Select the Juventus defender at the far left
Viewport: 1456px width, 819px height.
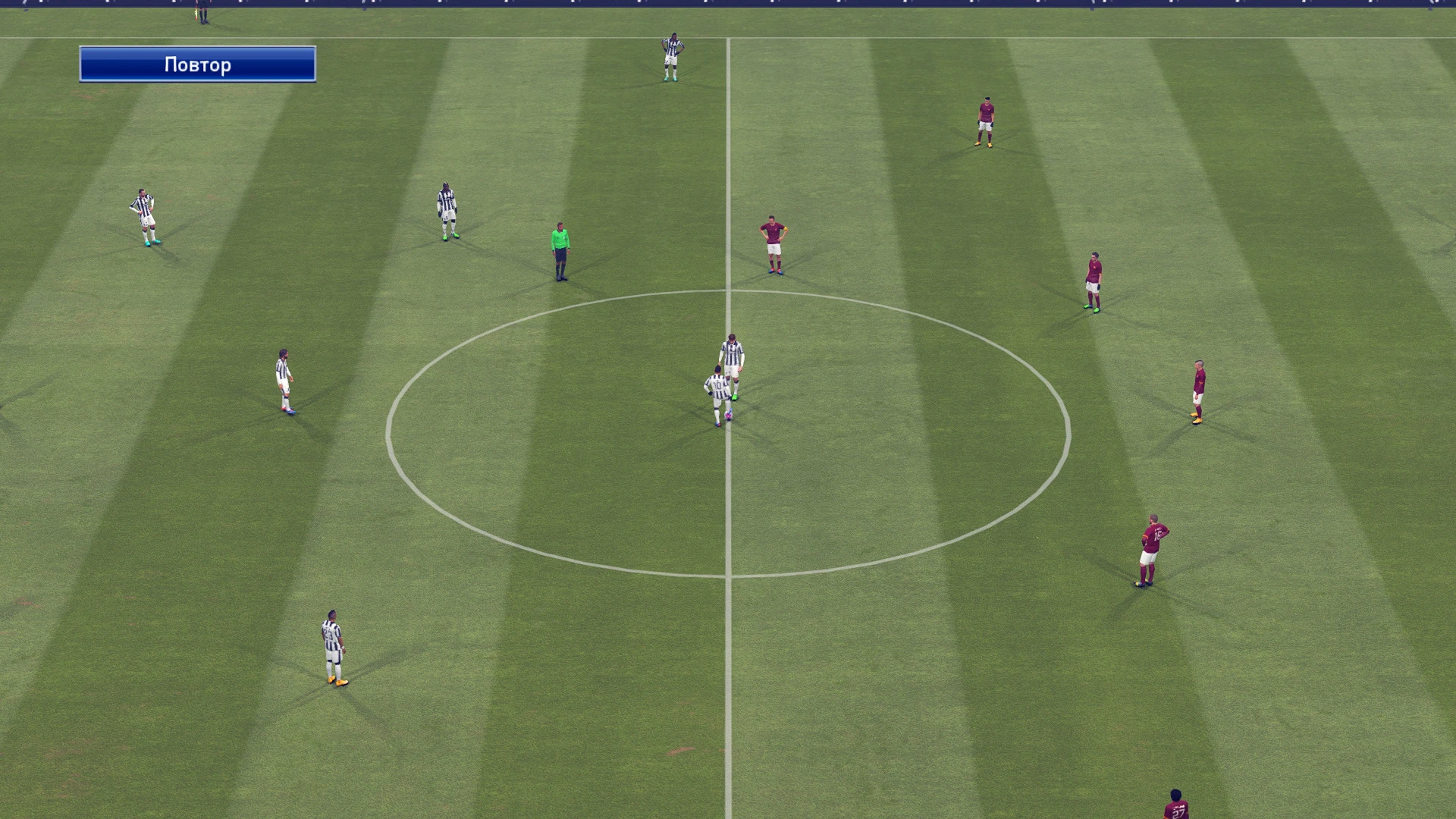(x=144, y=216)
